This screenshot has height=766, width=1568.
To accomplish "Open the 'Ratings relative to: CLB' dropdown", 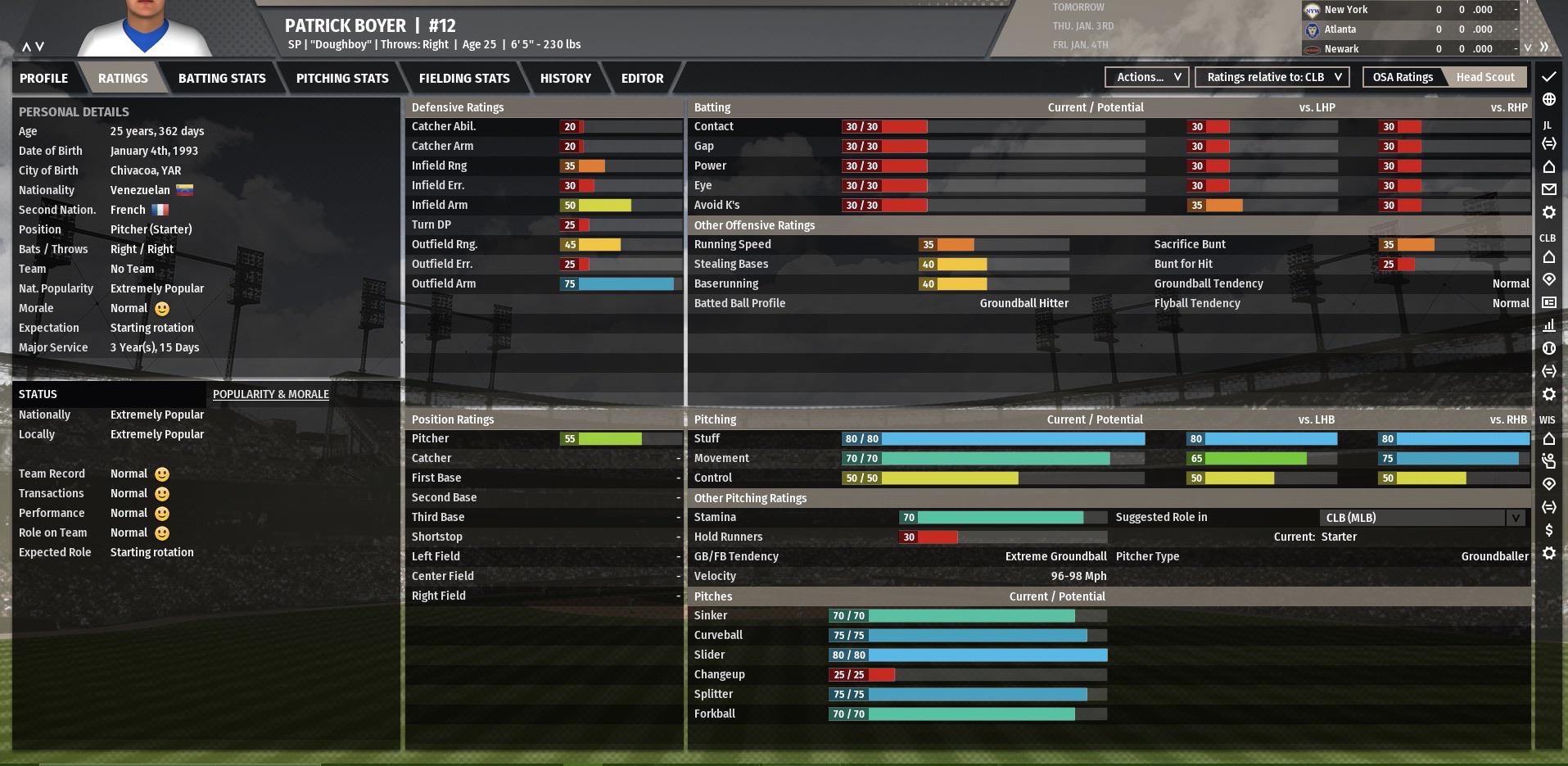I will [1271, 76].
